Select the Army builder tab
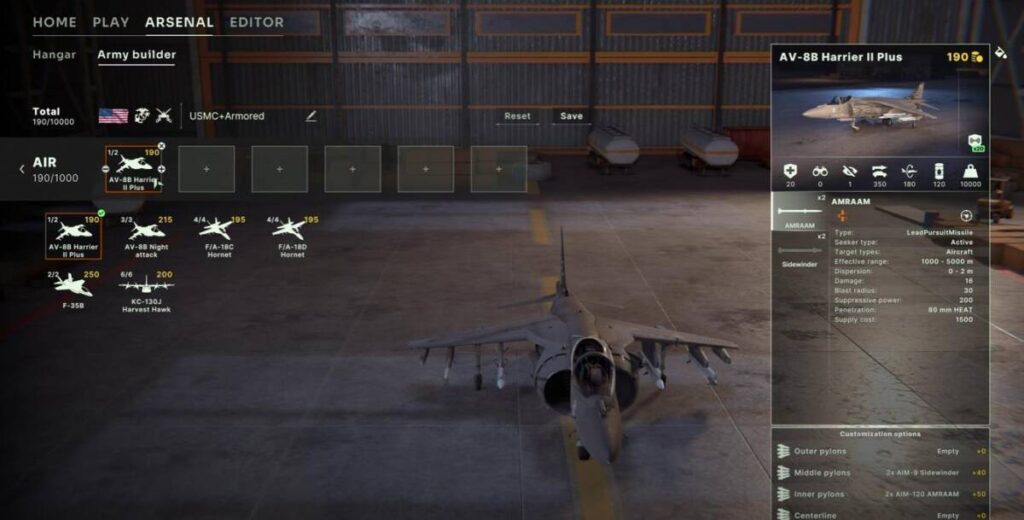This screenshot has height=520, width=1024. point(136,54)
